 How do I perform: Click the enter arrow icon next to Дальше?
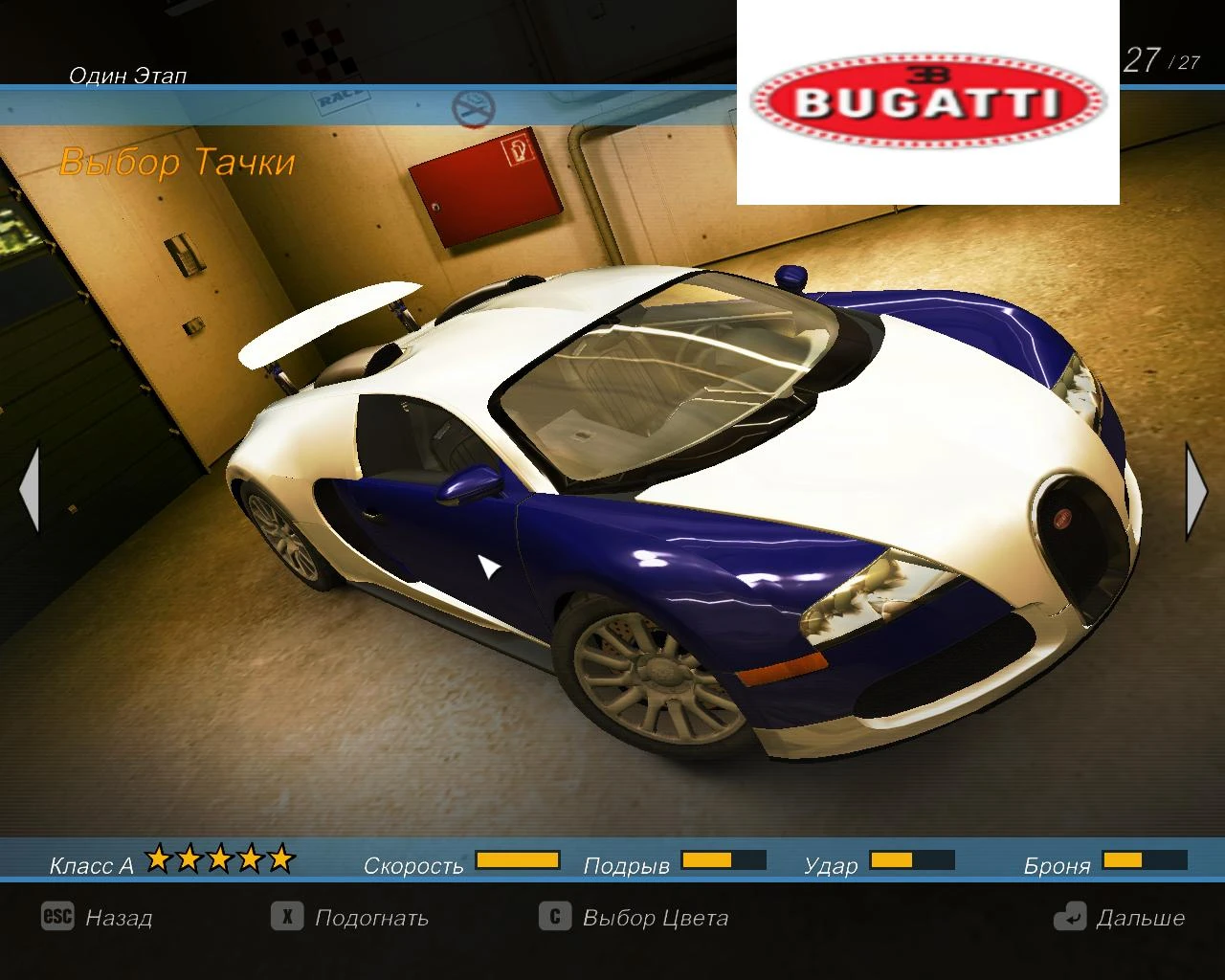[x=1072, y=918]
